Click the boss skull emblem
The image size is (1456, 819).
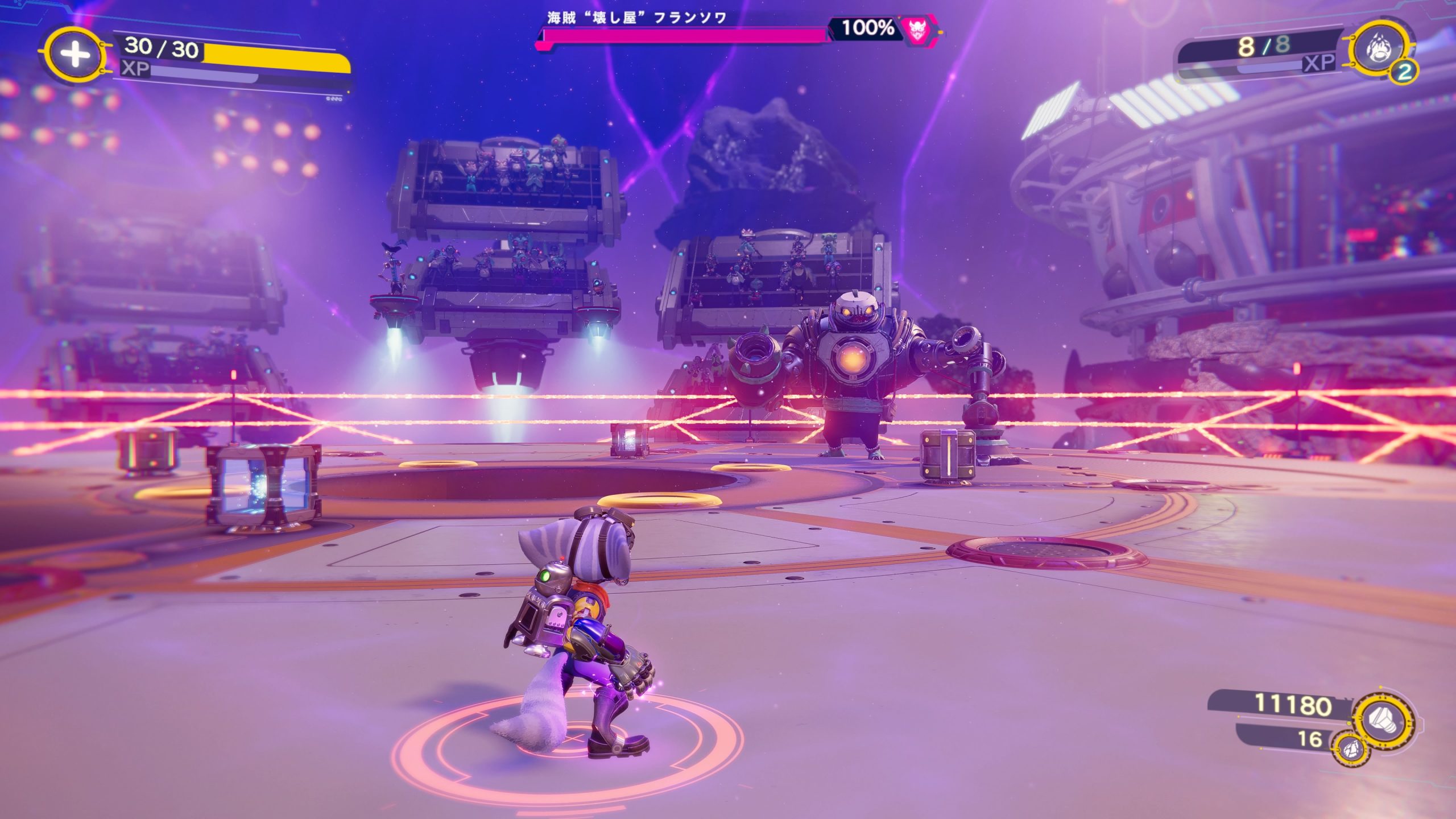coord(916,28)
